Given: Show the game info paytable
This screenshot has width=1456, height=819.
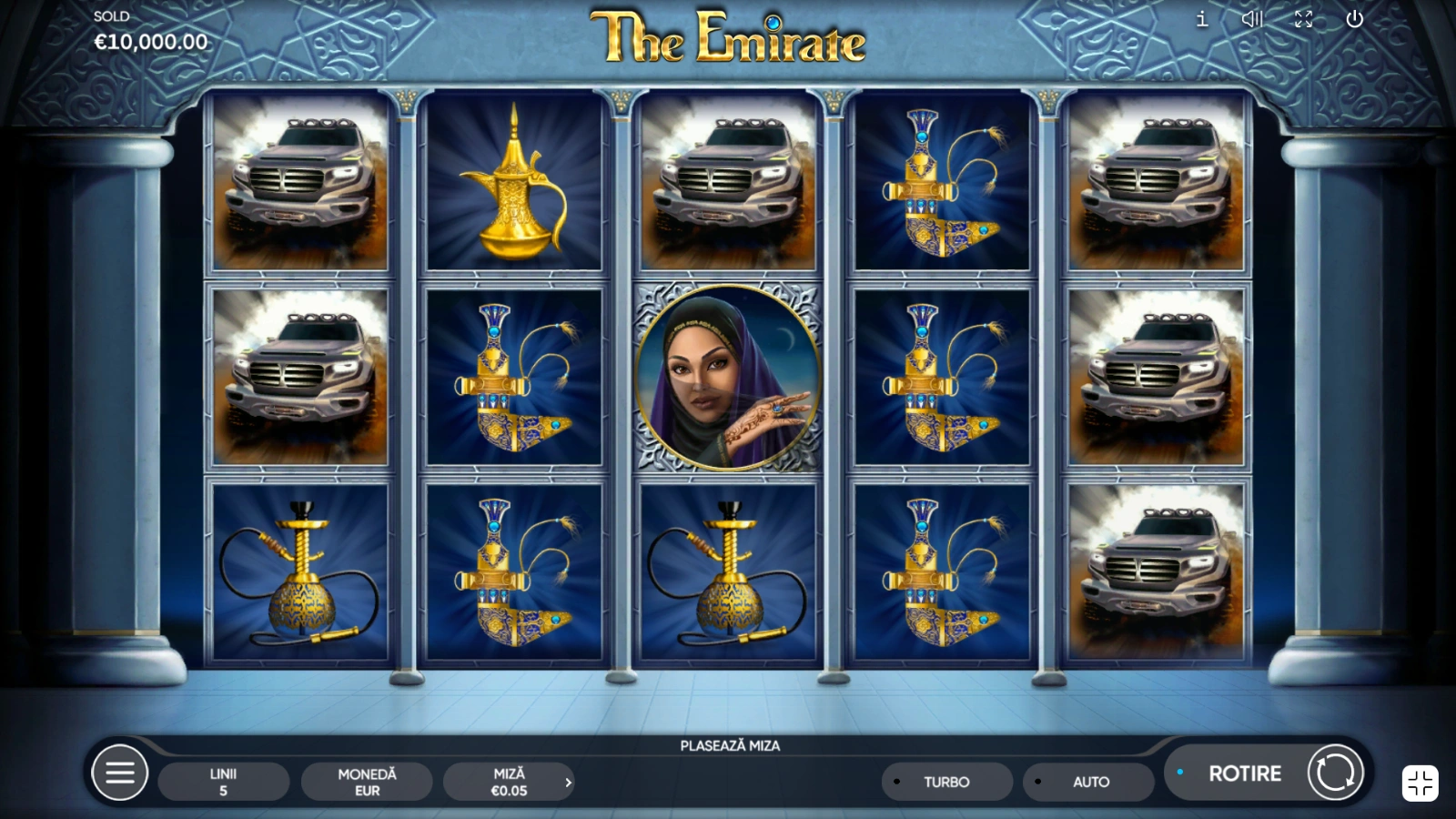Looking at the screenshot, I should click(x=1202, y=19).
